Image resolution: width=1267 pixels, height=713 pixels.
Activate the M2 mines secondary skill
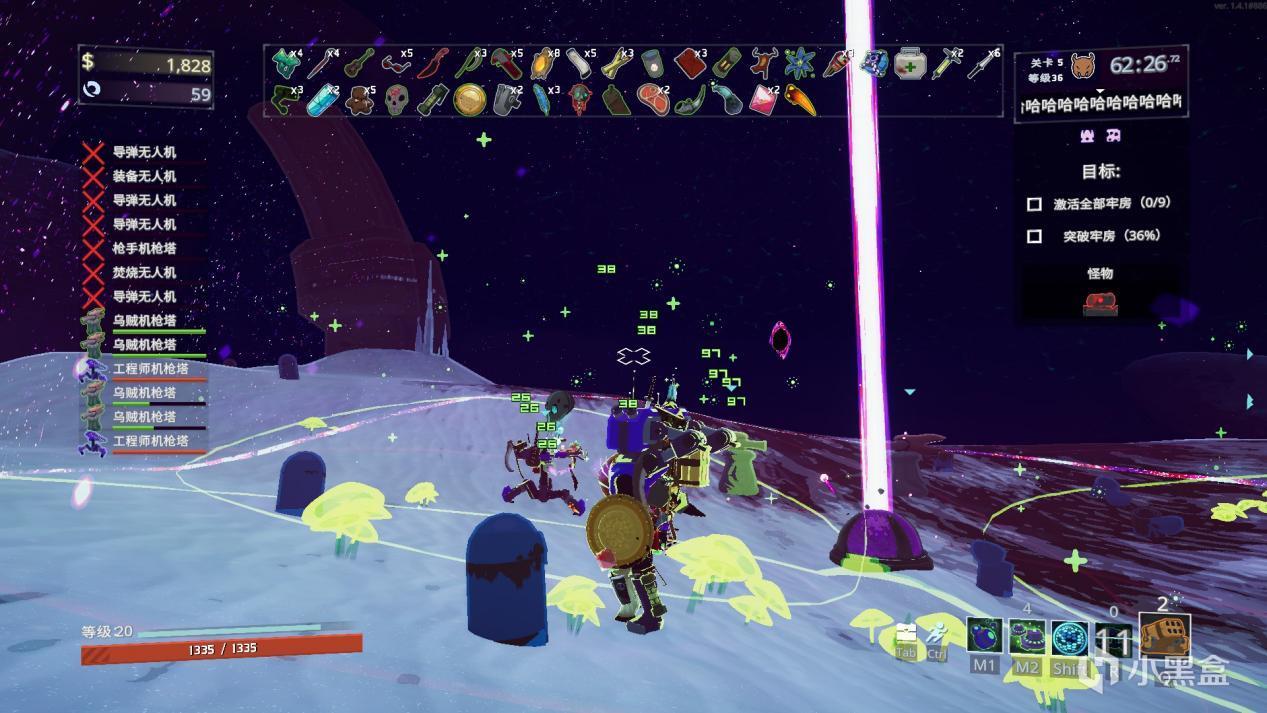(1027, 635)
